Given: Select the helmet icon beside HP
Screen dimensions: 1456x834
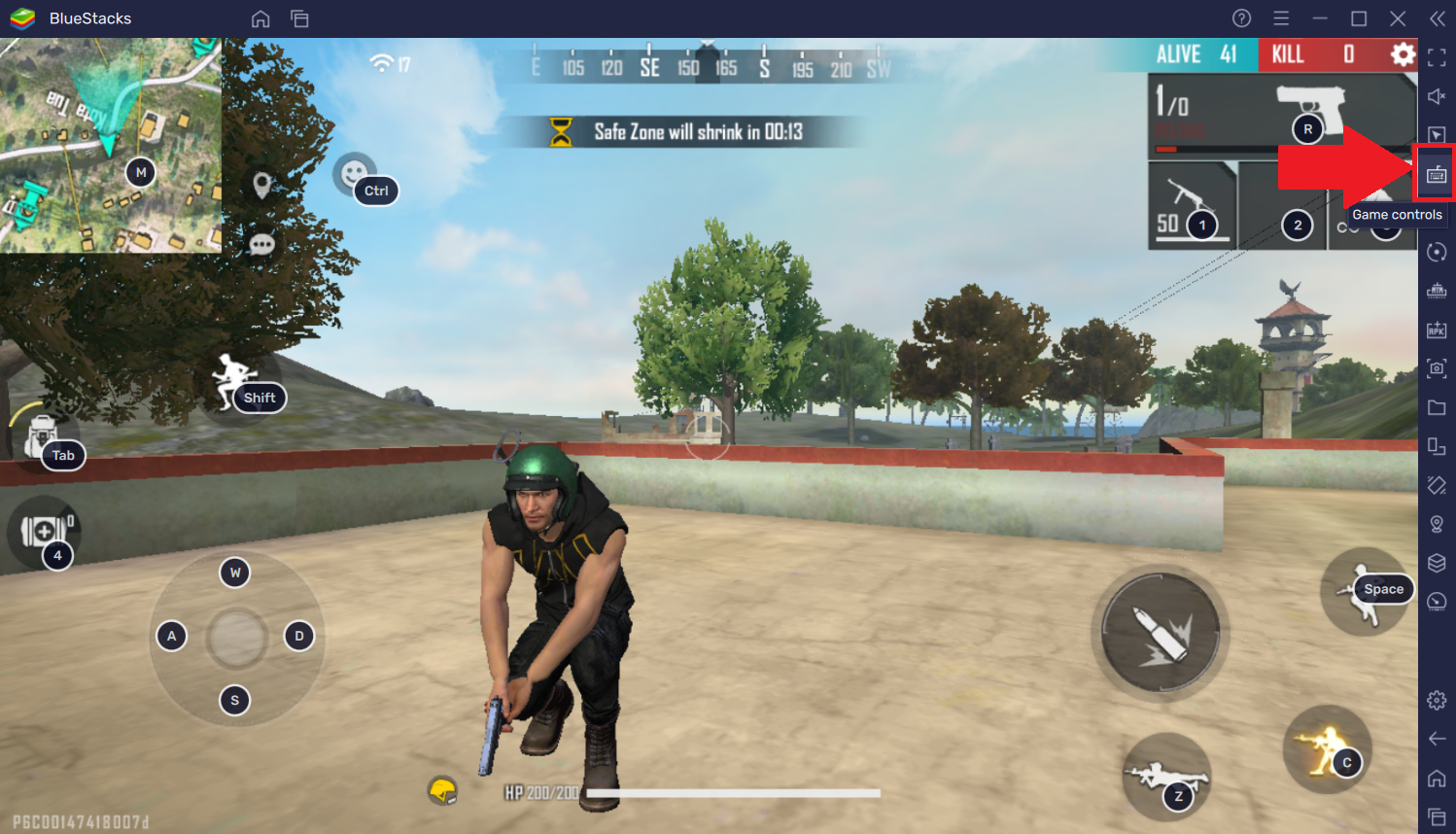Looking at the screenshot, I should point(443,791).
